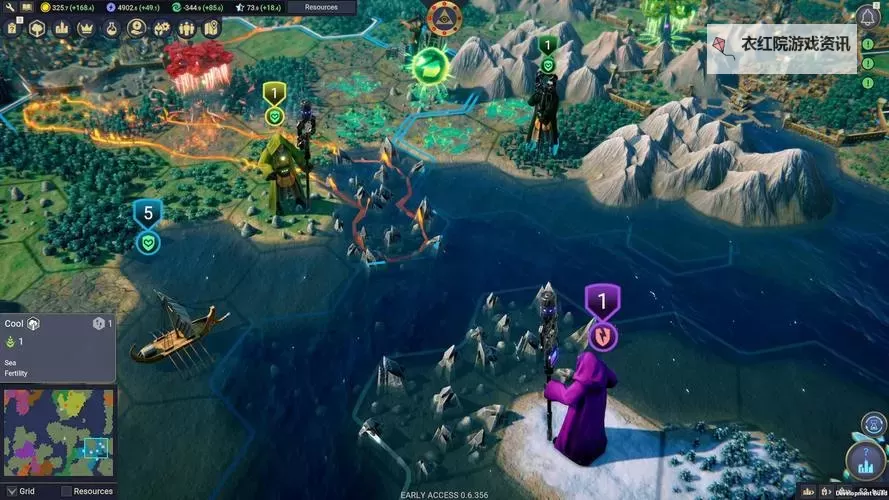Open the city buildings panel
Screen dimensions: 889x500
[x=61, y=28]
